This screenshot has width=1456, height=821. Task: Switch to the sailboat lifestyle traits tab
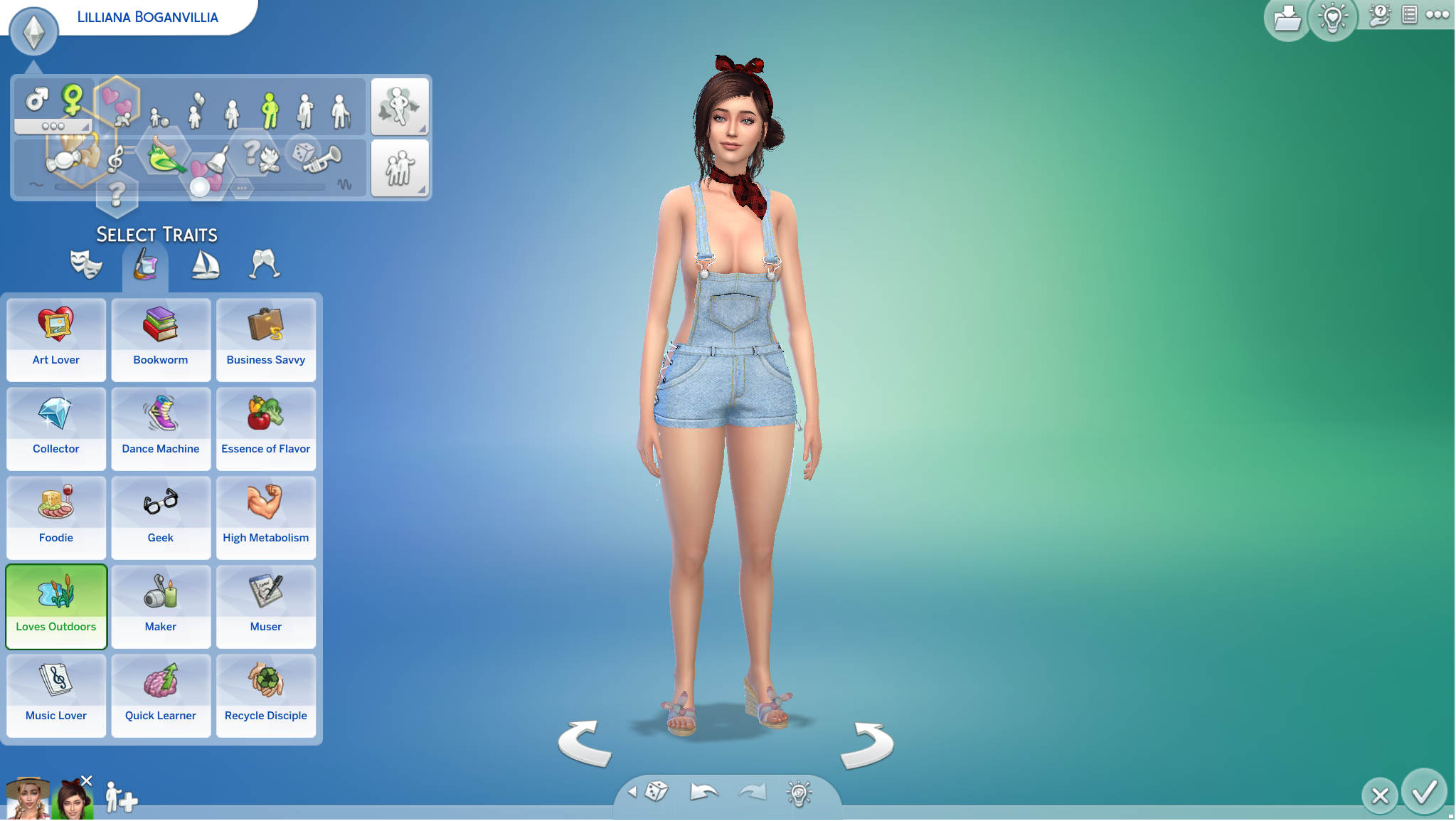(205, 265)
